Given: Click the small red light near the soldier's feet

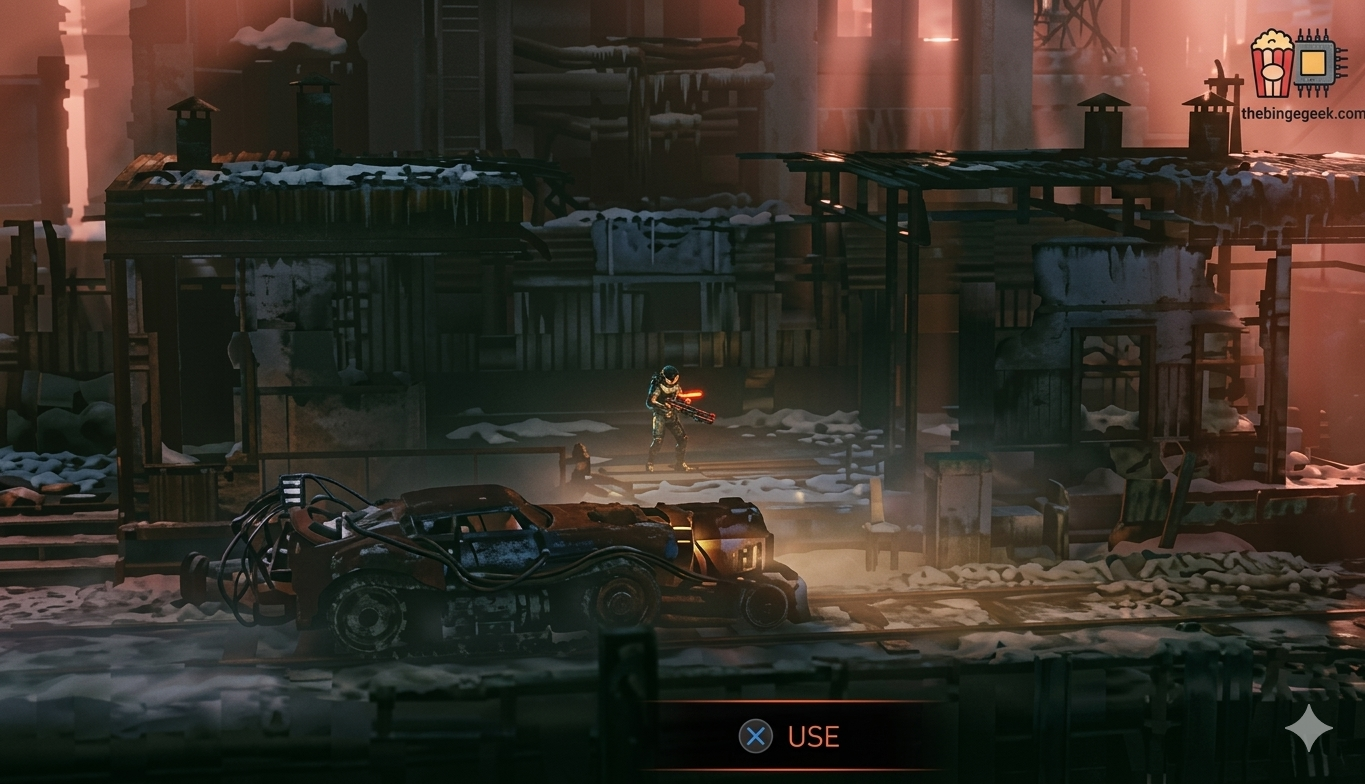Looking at the screenshot, I should (x=583, y=452).
